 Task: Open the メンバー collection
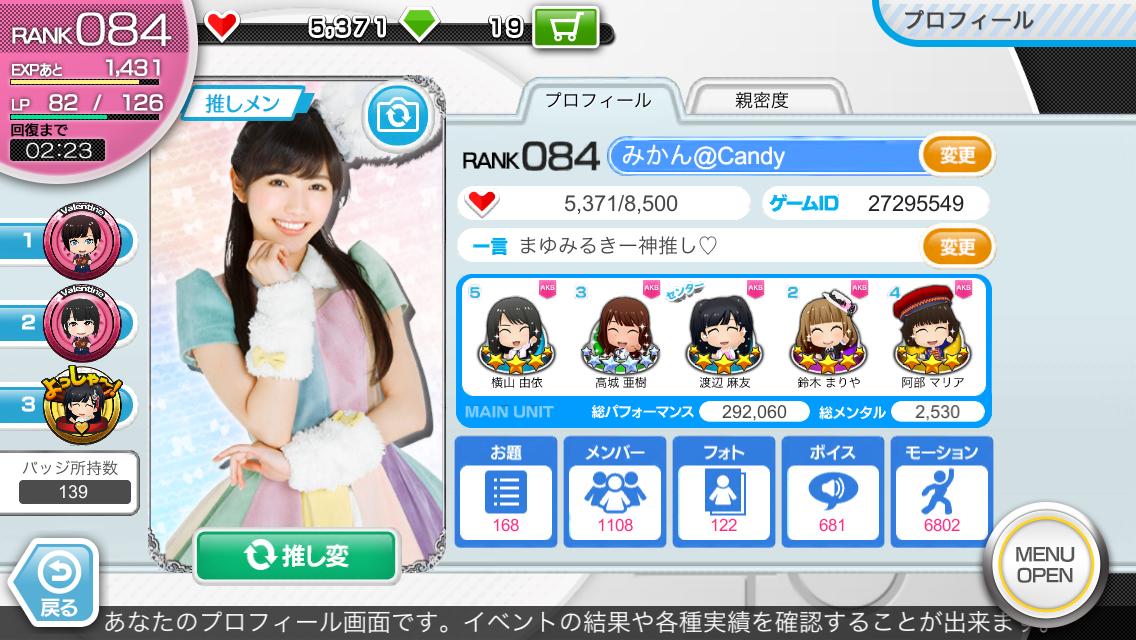tap(614, 490)
